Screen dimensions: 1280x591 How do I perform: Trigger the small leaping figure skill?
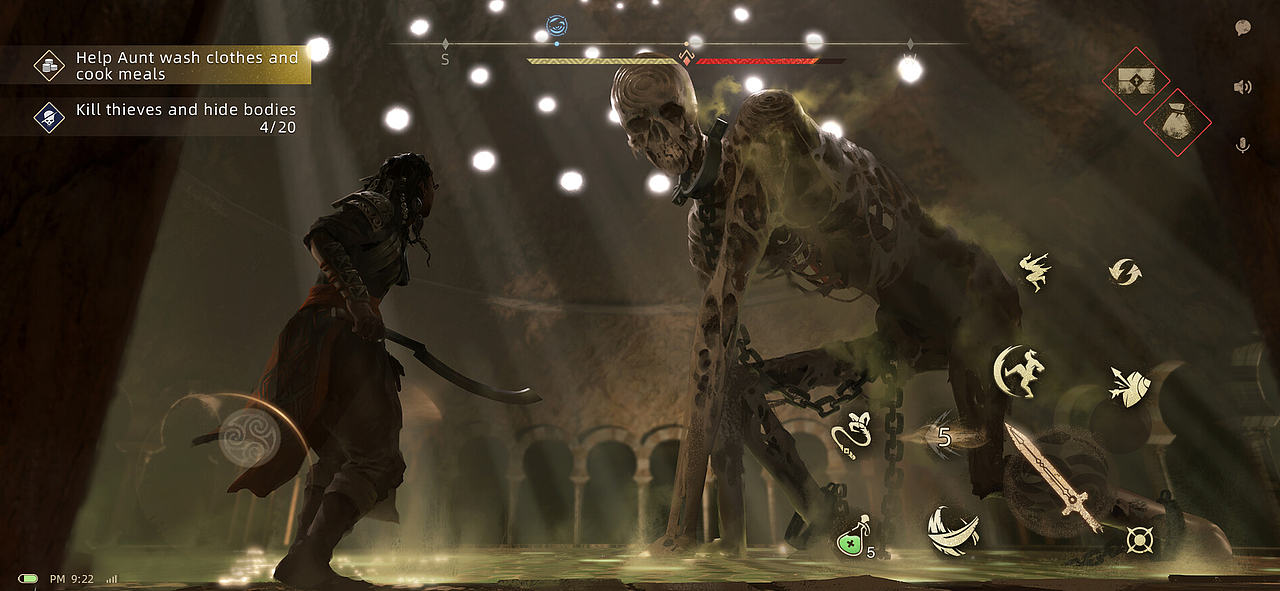[1034, 270]
